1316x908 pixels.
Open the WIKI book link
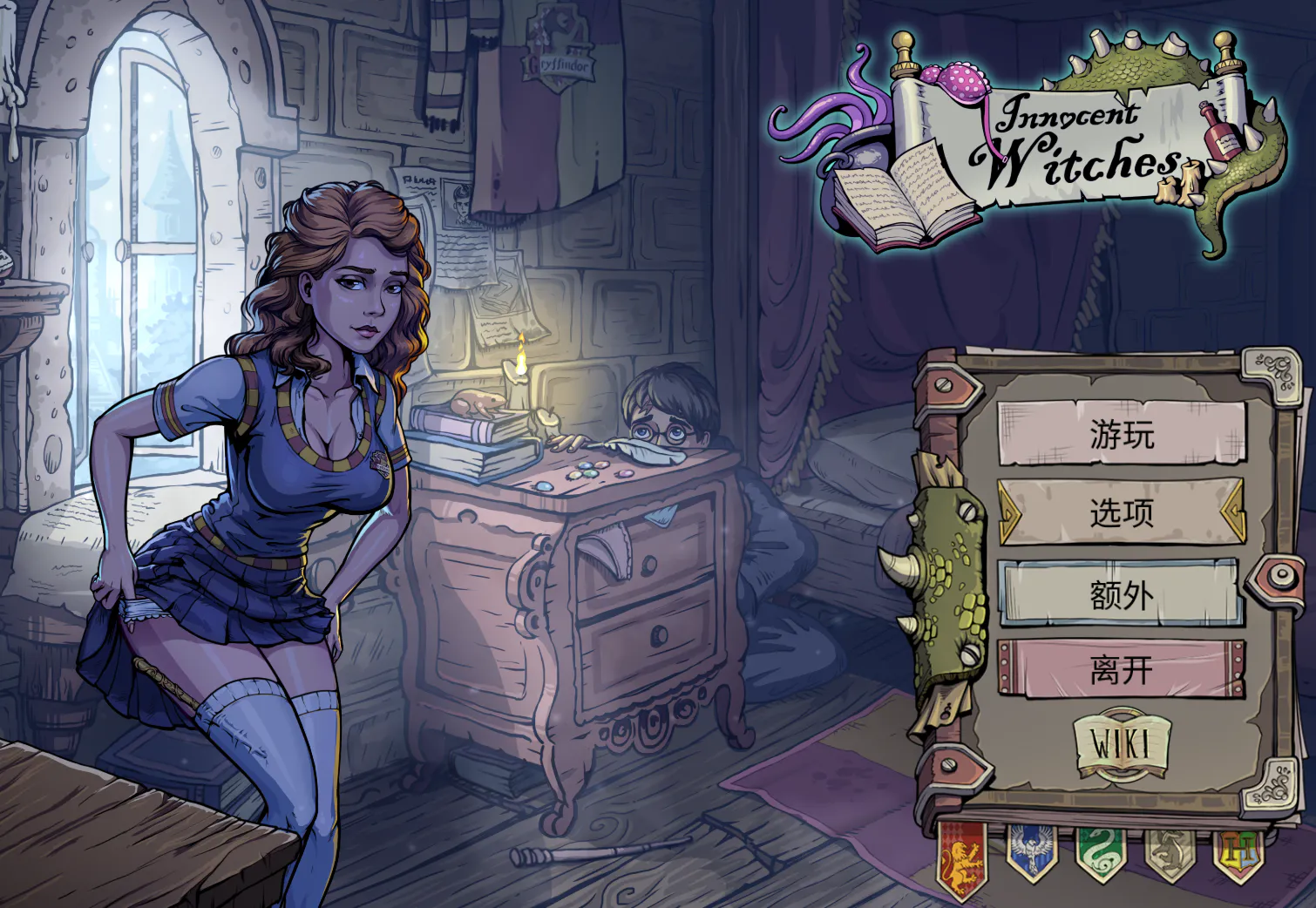(x=1122, y=746)
